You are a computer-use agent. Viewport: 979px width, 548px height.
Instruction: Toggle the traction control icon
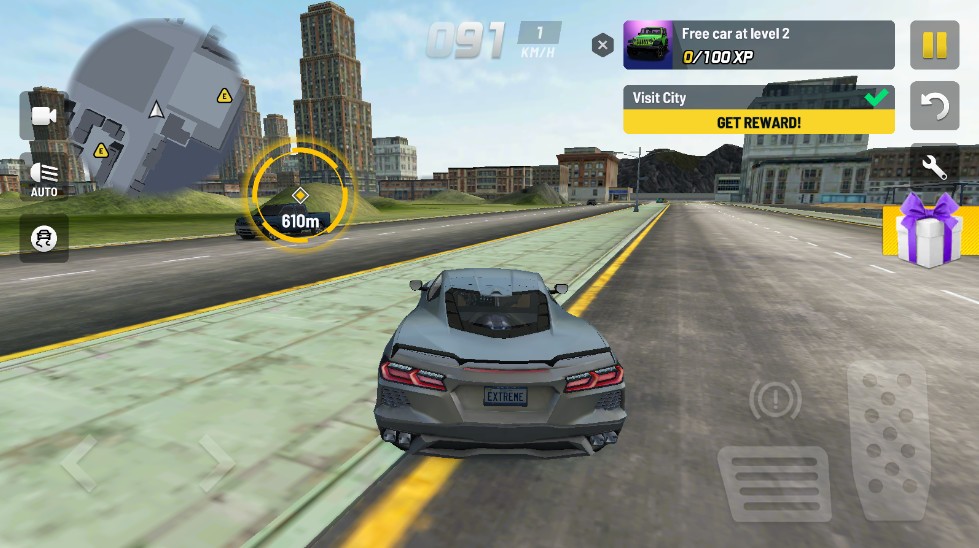pos(44,238)
